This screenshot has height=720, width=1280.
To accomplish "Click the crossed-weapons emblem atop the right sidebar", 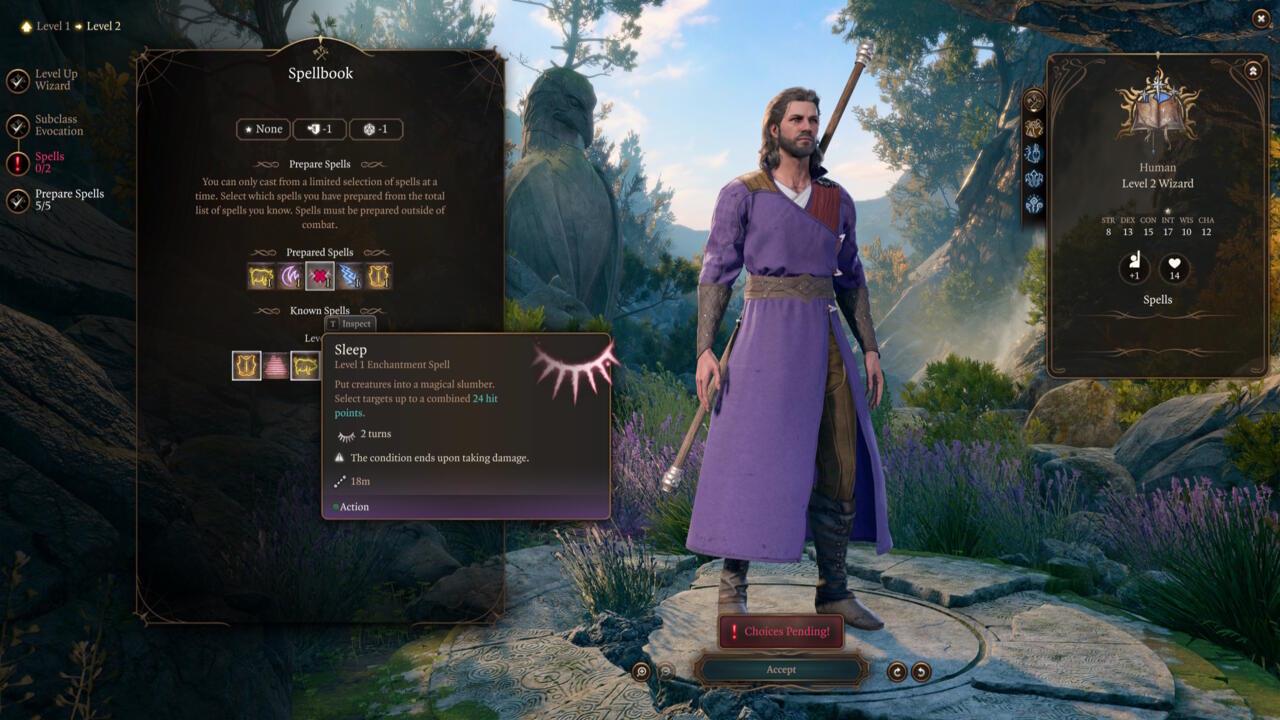I will [1032, 99].
